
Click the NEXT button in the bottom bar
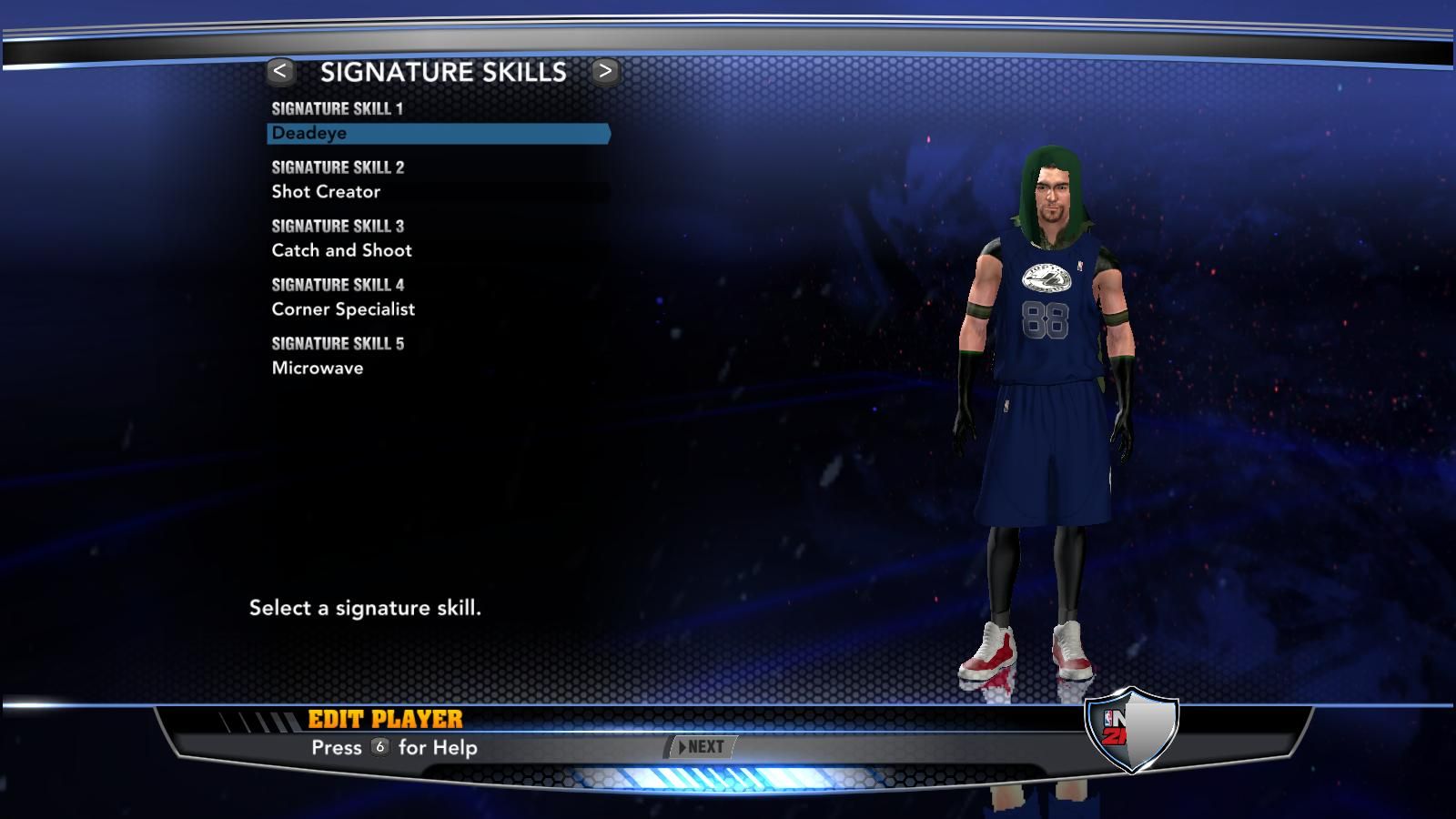tap(702, 747)
